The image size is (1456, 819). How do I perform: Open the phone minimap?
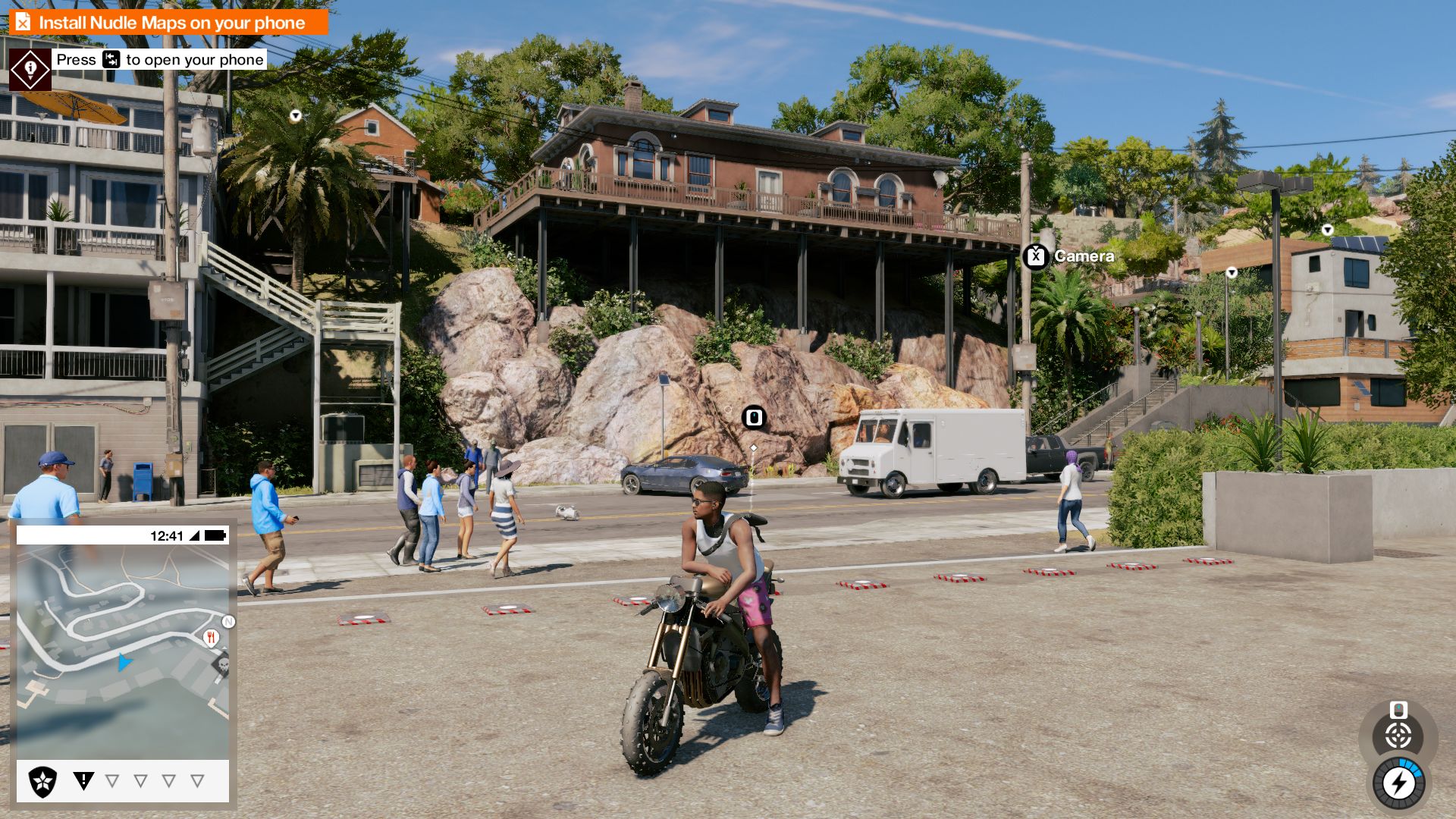pos(123,652)
